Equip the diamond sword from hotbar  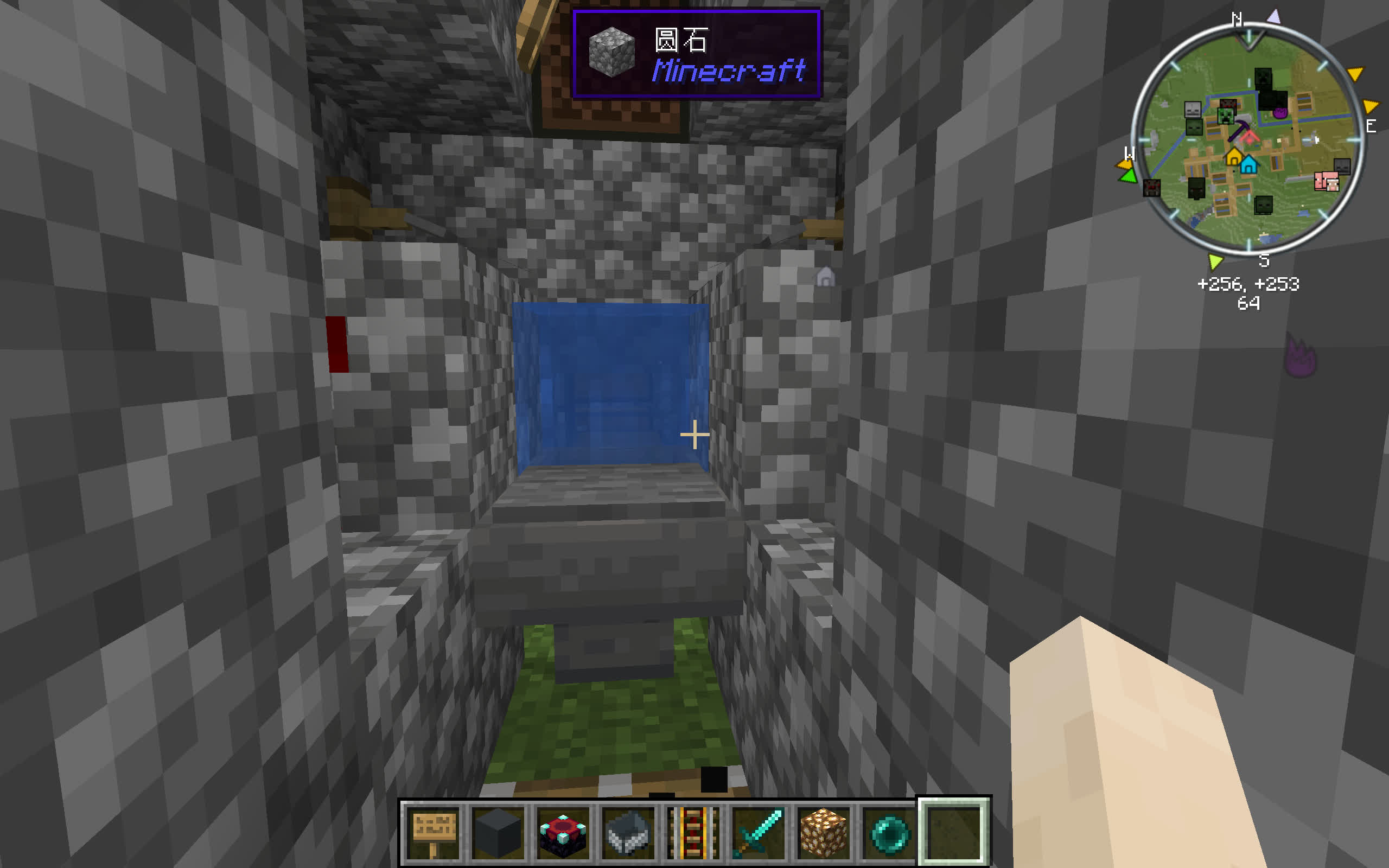point(758,832)
